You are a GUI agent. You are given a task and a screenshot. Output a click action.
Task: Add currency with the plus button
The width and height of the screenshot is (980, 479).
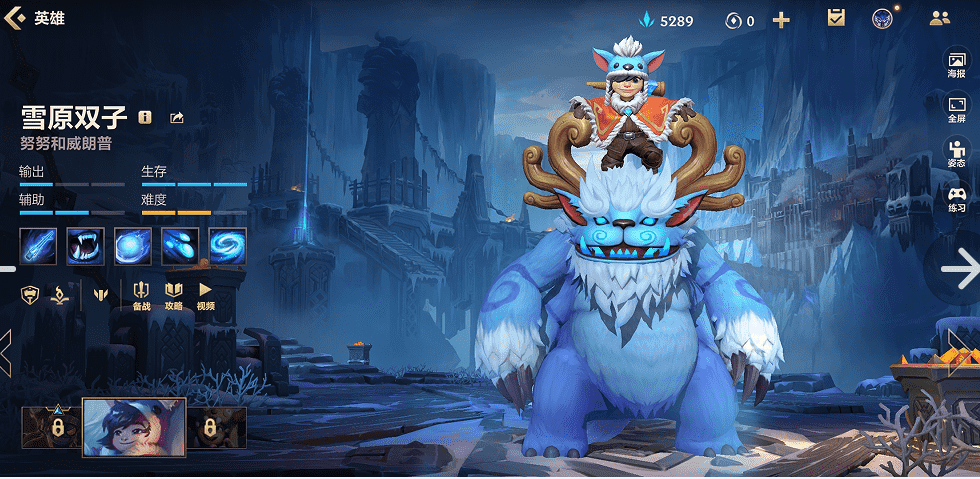(x=781, y=20)
